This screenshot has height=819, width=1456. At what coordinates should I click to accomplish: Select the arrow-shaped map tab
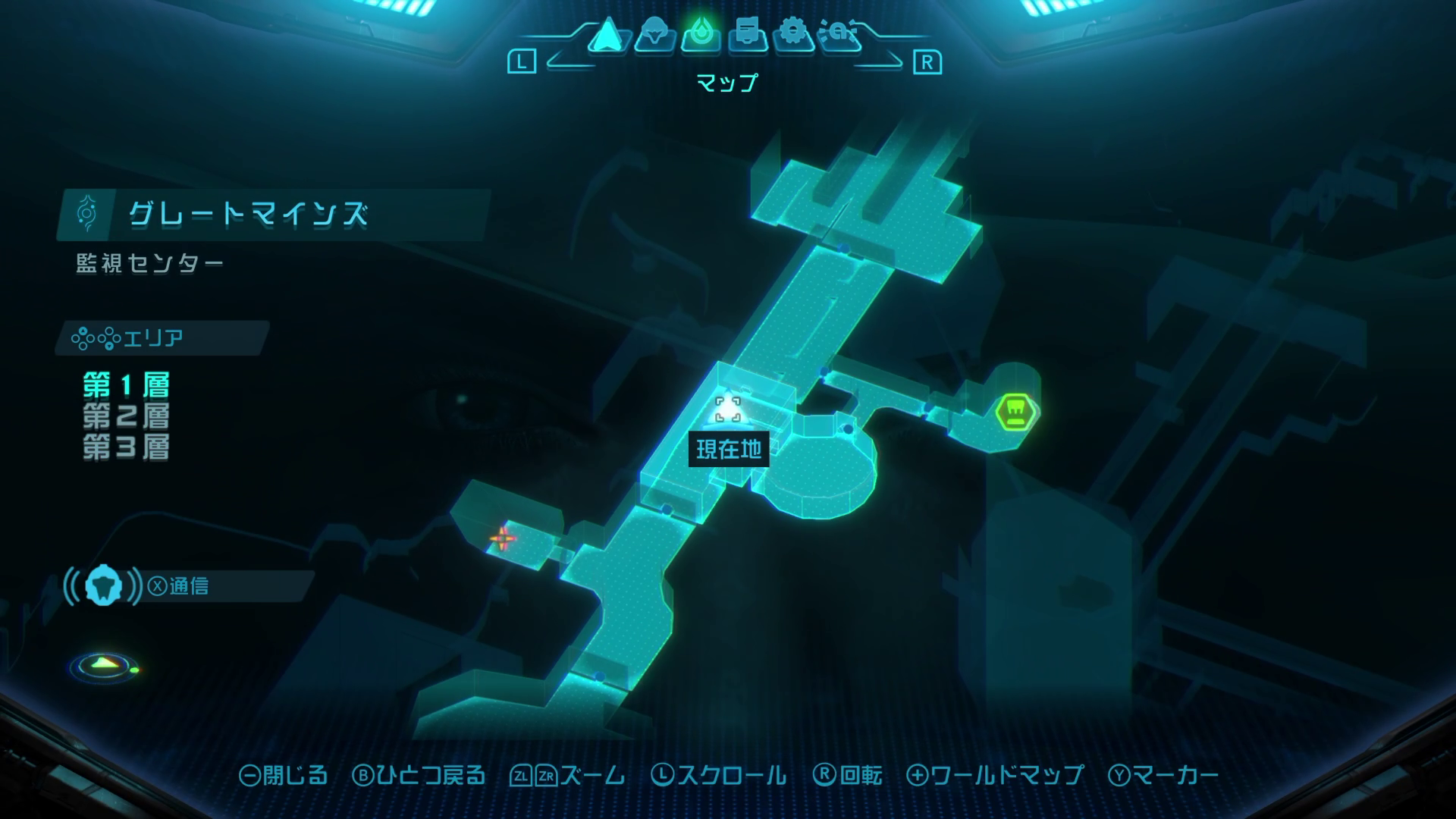point(607,35)
